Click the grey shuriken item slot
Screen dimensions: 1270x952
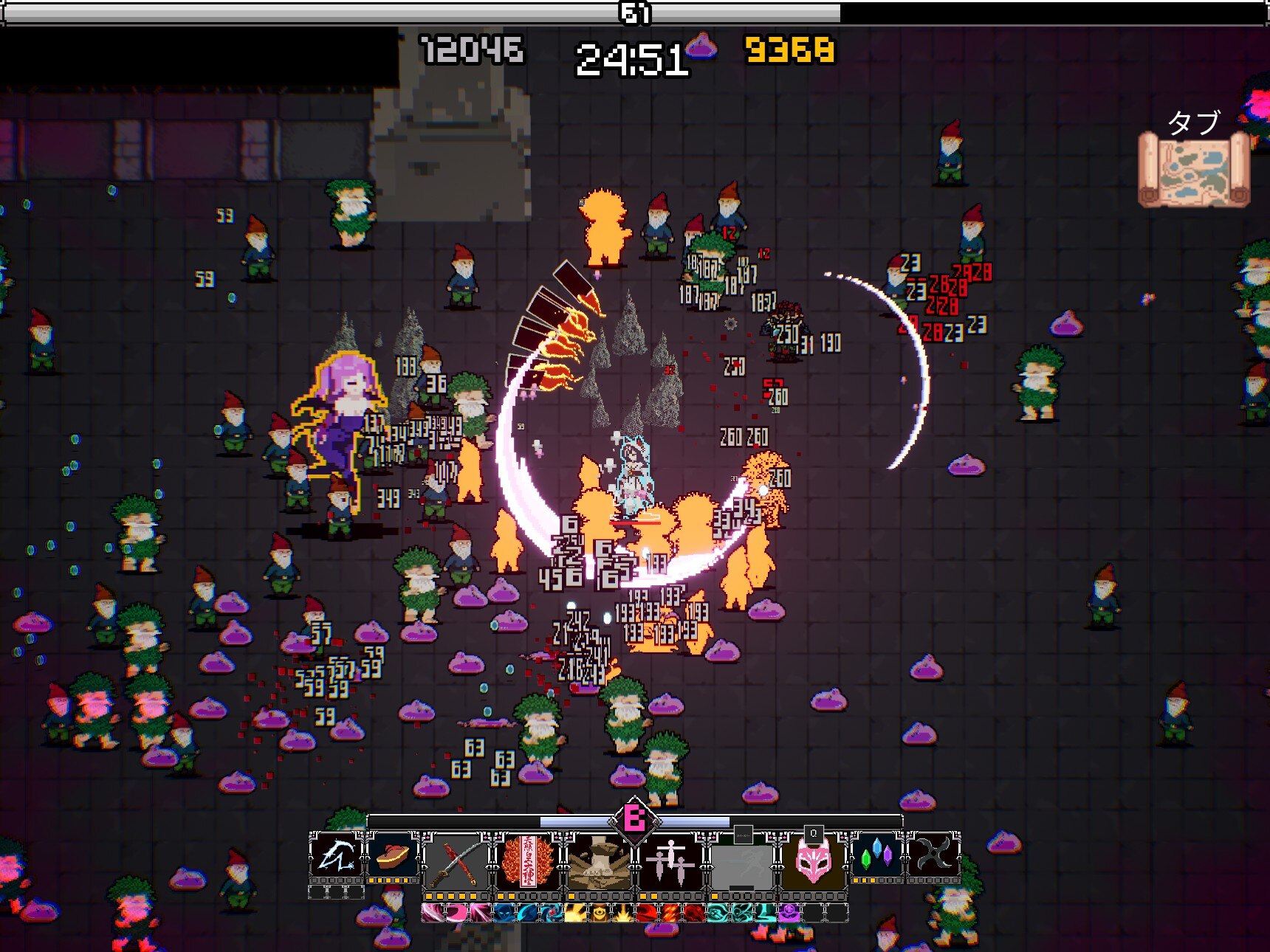[933, 858]
